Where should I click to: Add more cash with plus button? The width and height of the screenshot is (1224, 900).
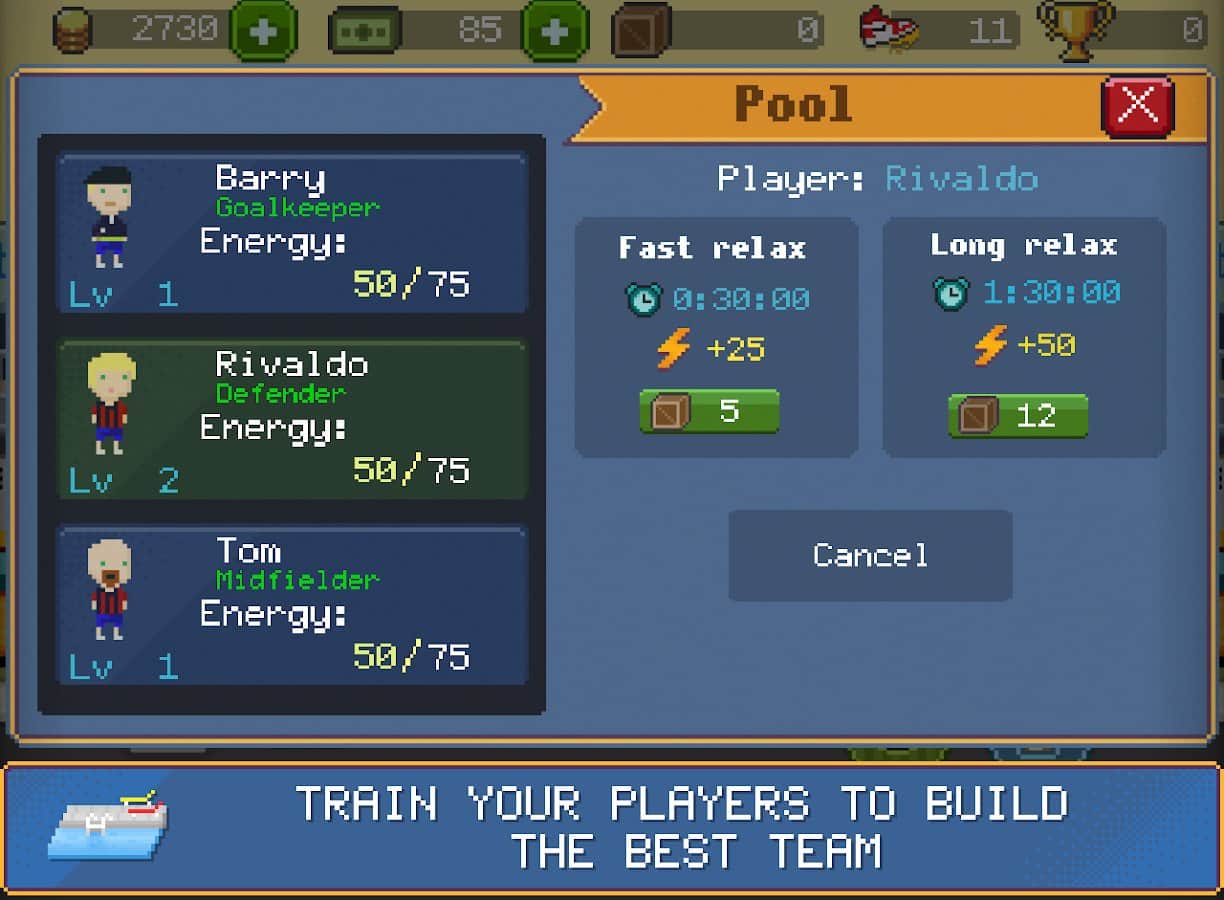coord(555,31)
